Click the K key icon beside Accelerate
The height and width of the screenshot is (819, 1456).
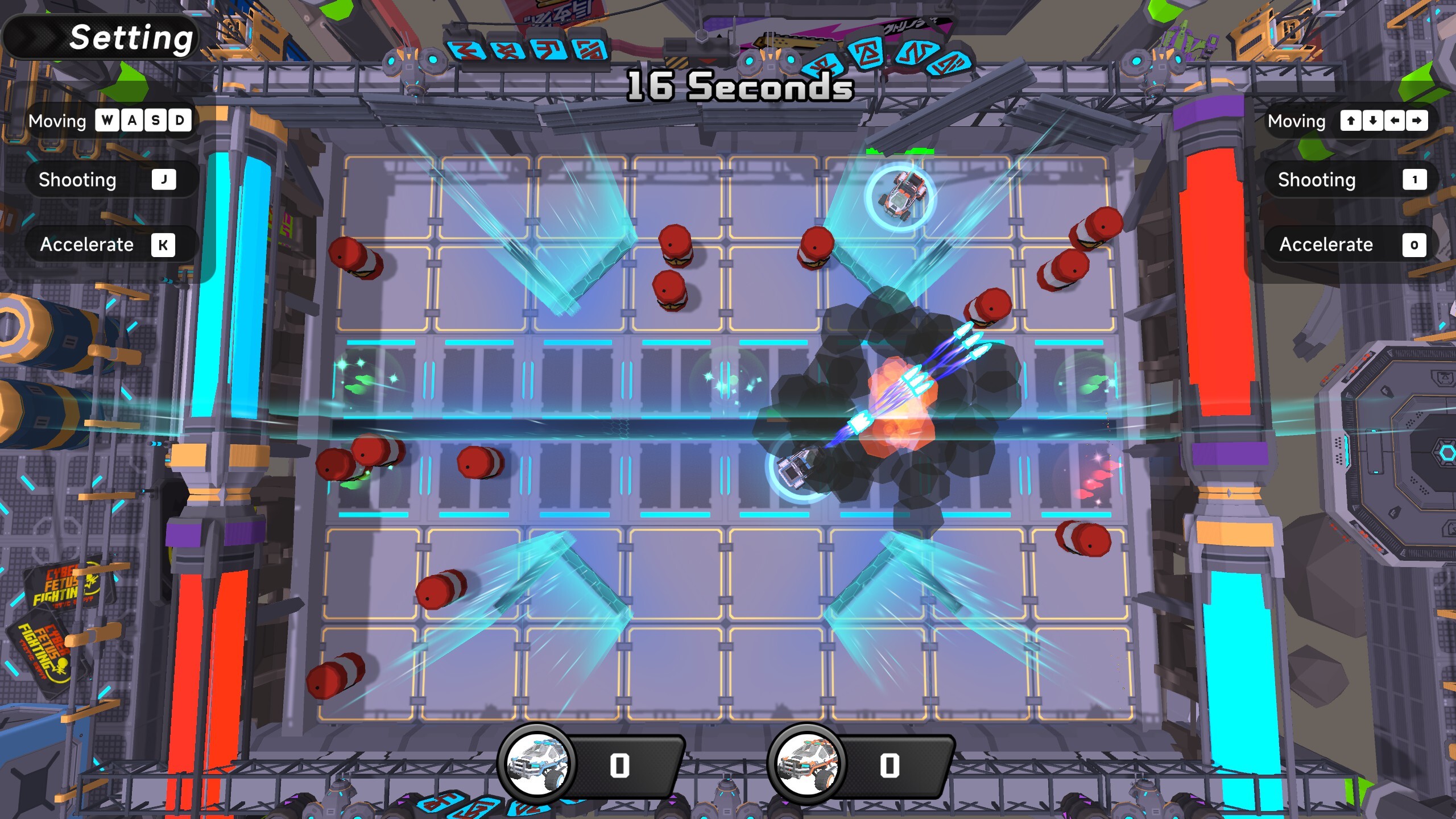(x=164, y=245)
